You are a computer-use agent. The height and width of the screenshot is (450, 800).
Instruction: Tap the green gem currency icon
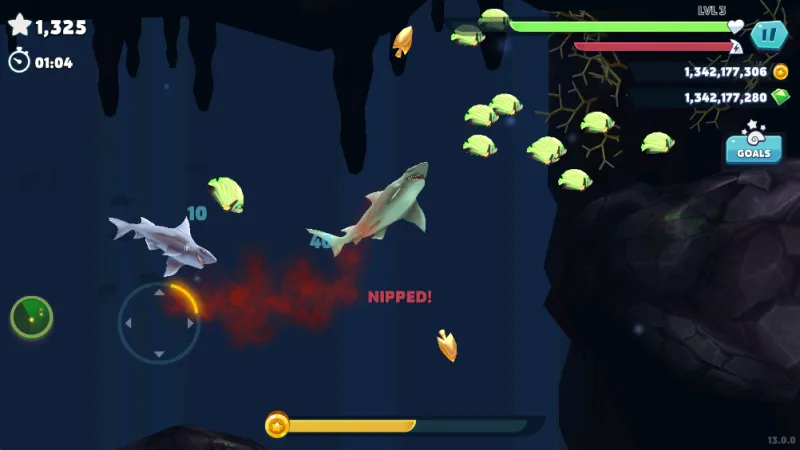point(780,97)
